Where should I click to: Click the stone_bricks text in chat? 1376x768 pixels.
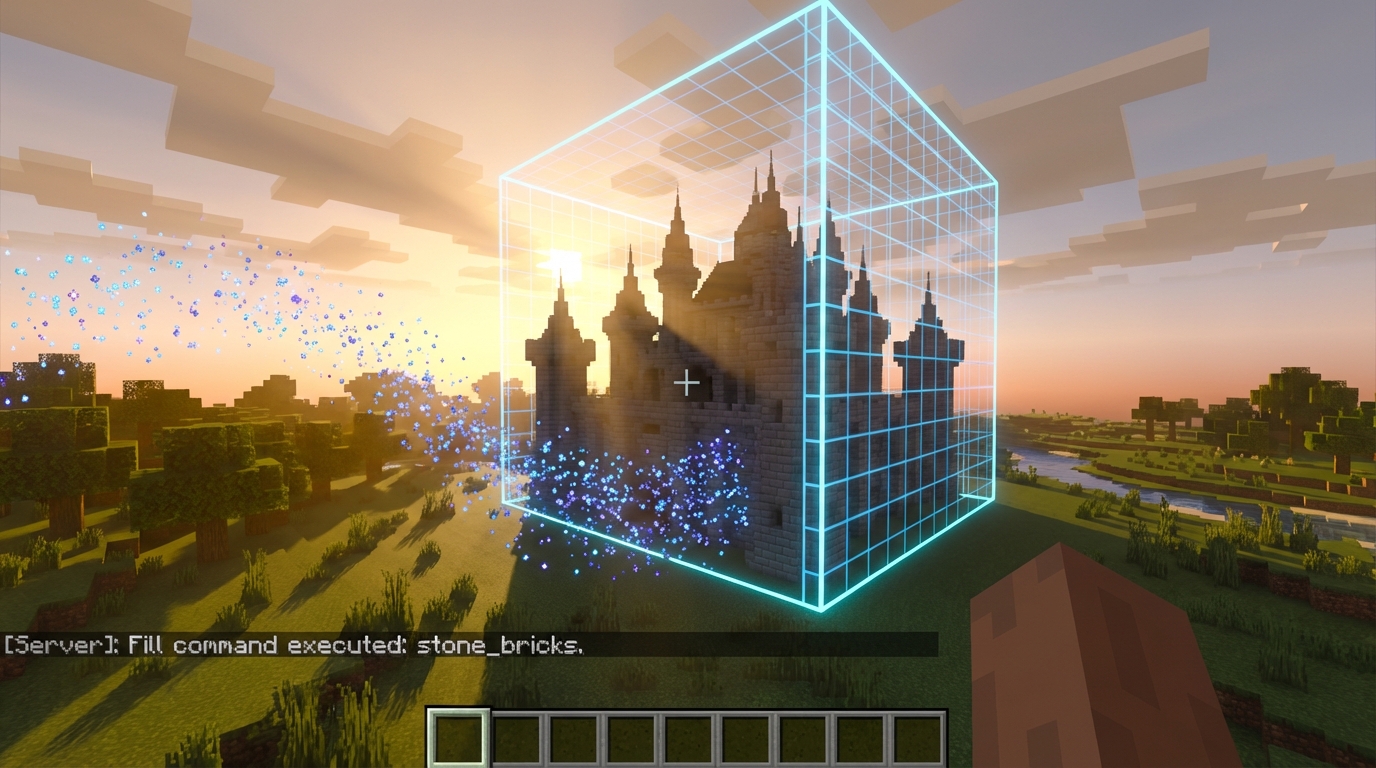(500, 646)
